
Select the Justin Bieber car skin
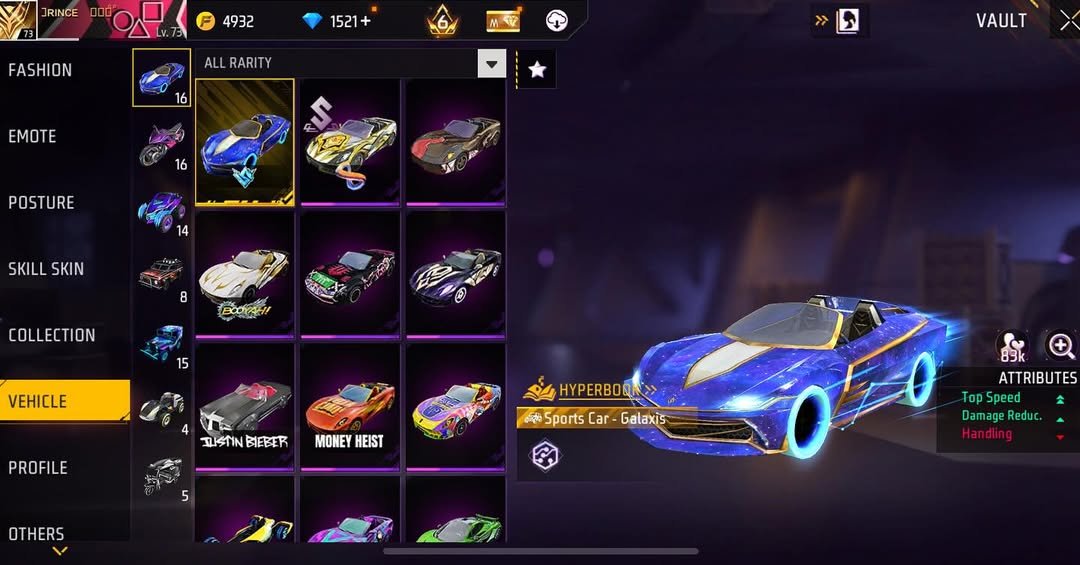(x=245, y=407)
